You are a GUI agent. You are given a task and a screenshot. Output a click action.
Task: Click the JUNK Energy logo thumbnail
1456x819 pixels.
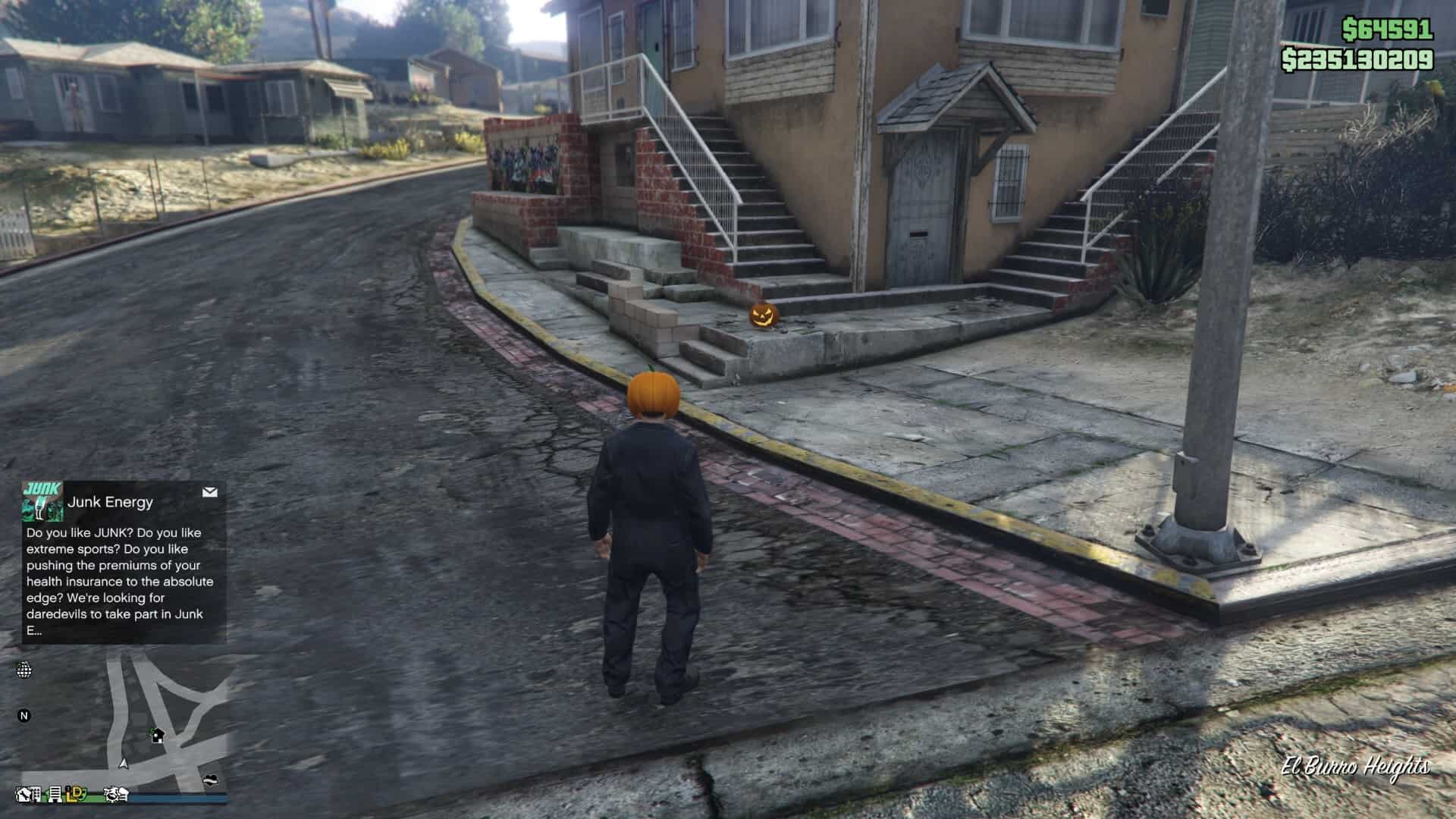(x=43, y=502)
